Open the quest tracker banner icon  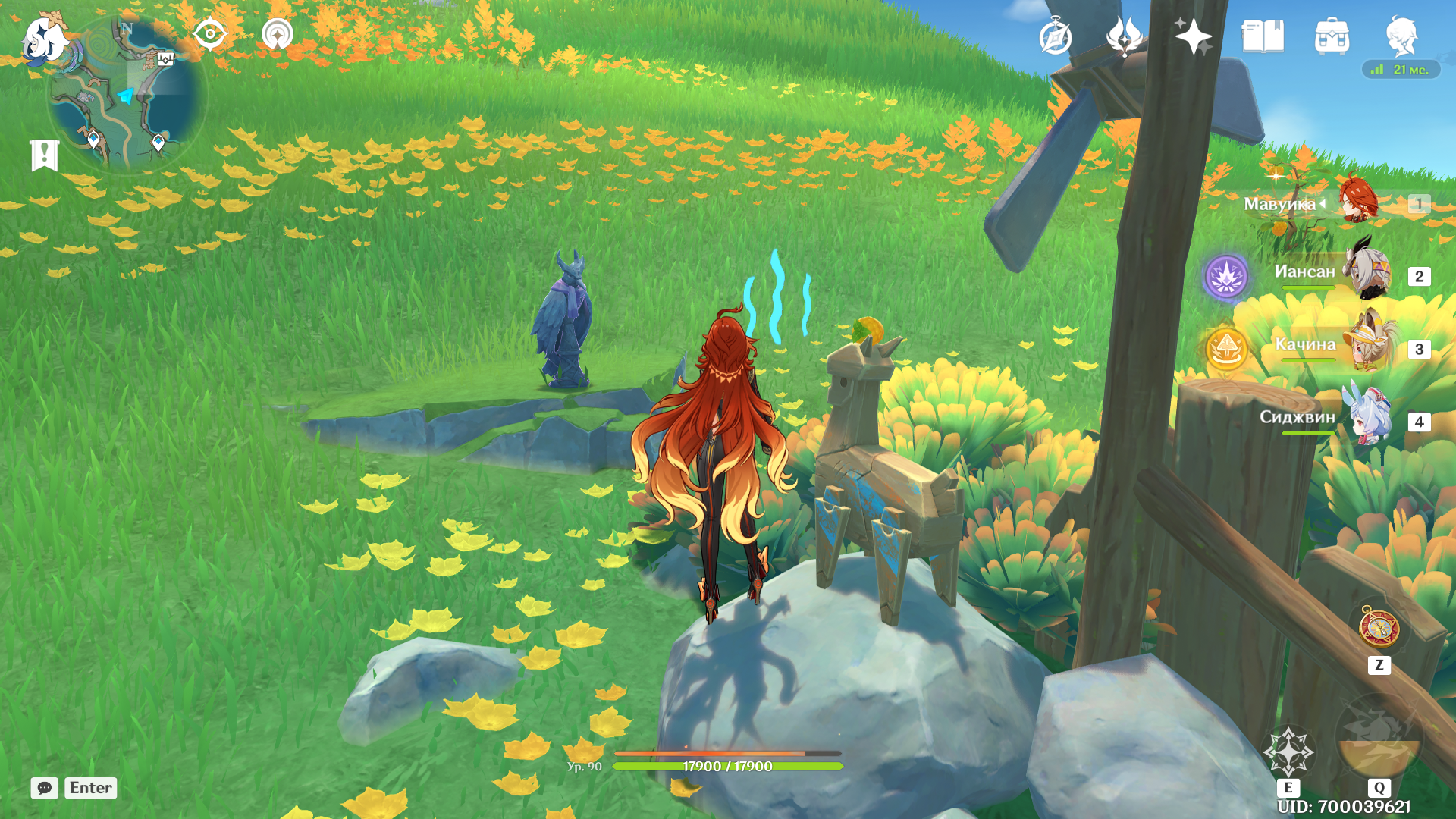[x=44, y=155]
